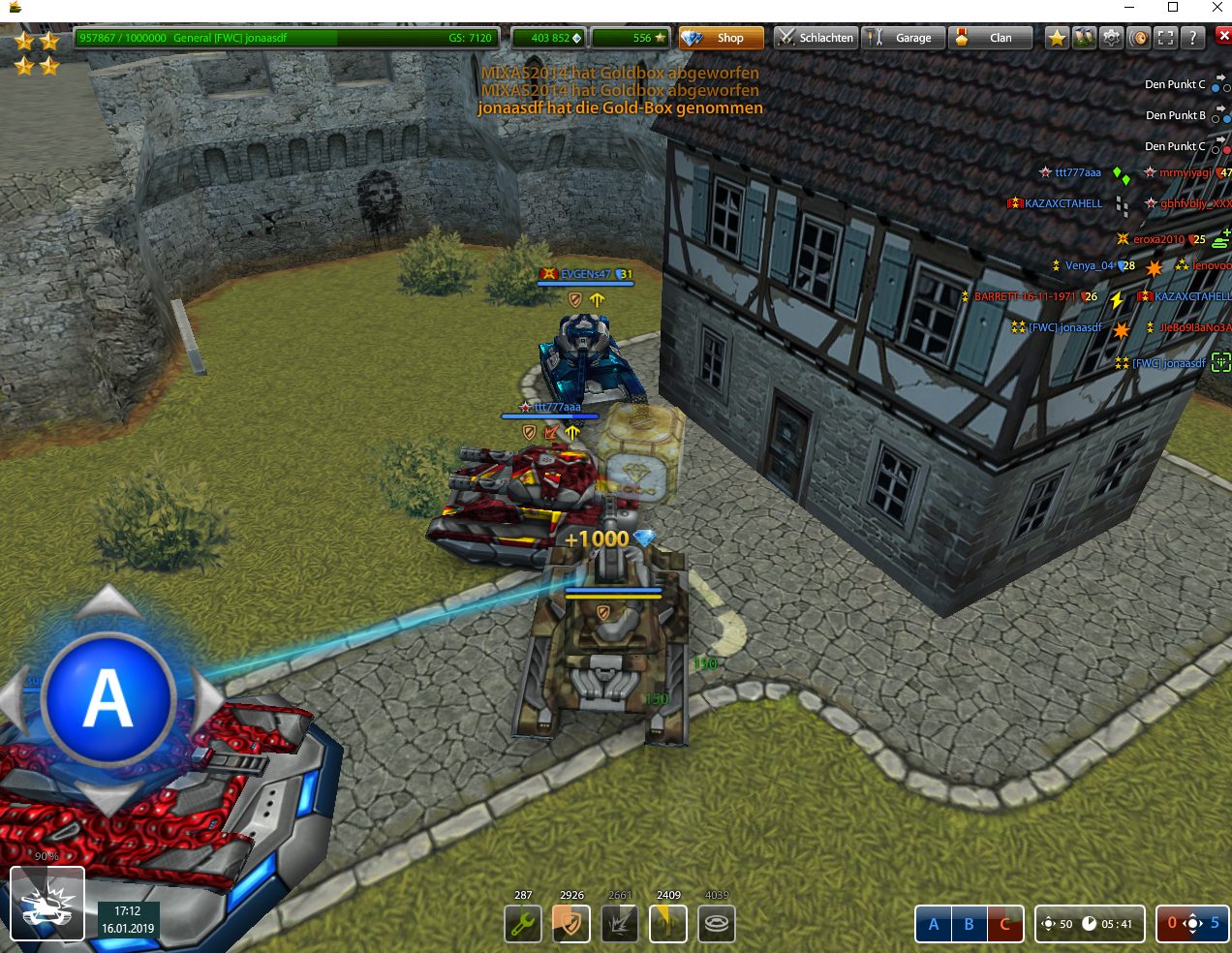
Task: Exit the battle with the red X button
Action: point(1223,36)
